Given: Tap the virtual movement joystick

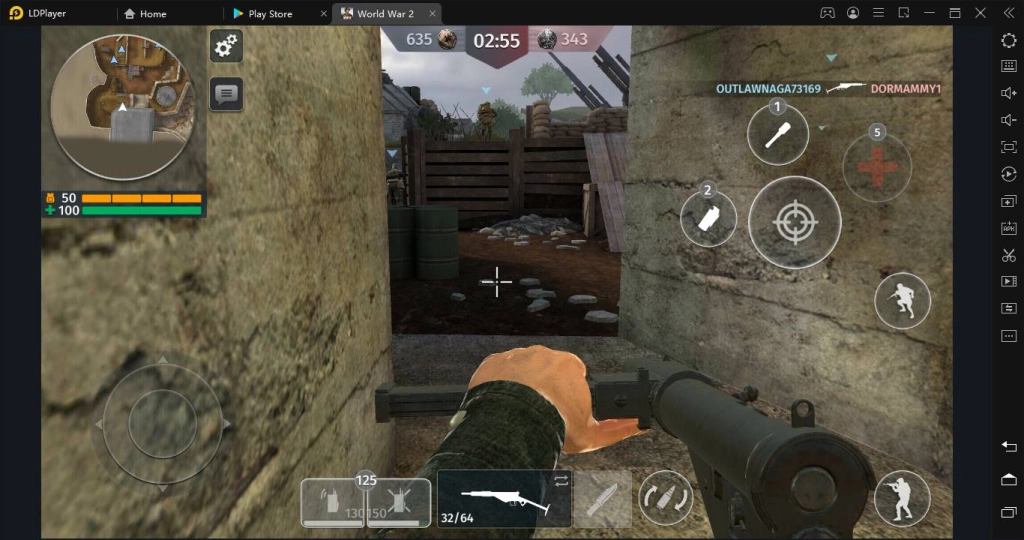Looking at the screenshot, I should pyautogui.click(x=161, y=423).
